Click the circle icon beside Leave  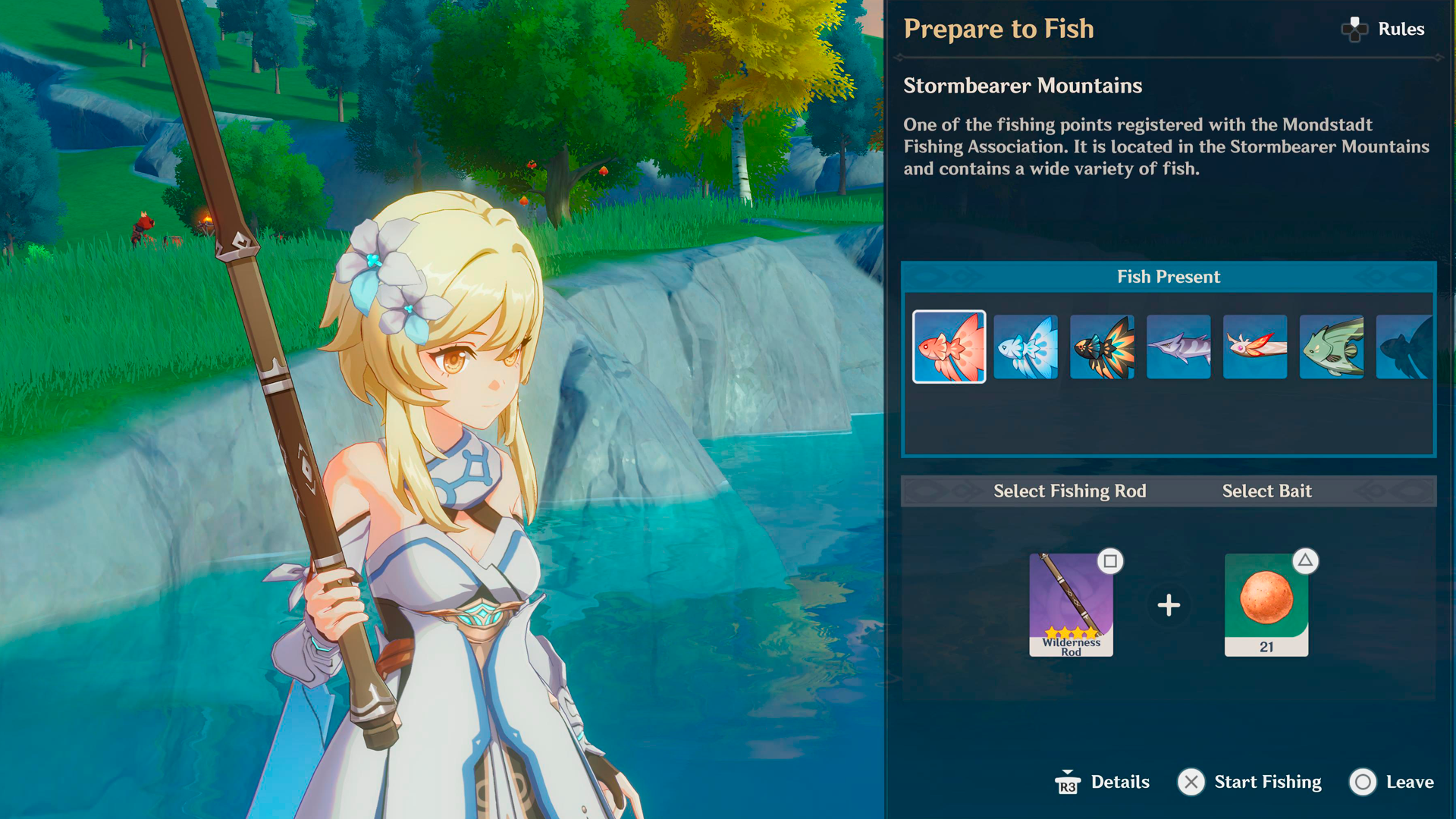pyautogui.click(x=1363, y=782)
